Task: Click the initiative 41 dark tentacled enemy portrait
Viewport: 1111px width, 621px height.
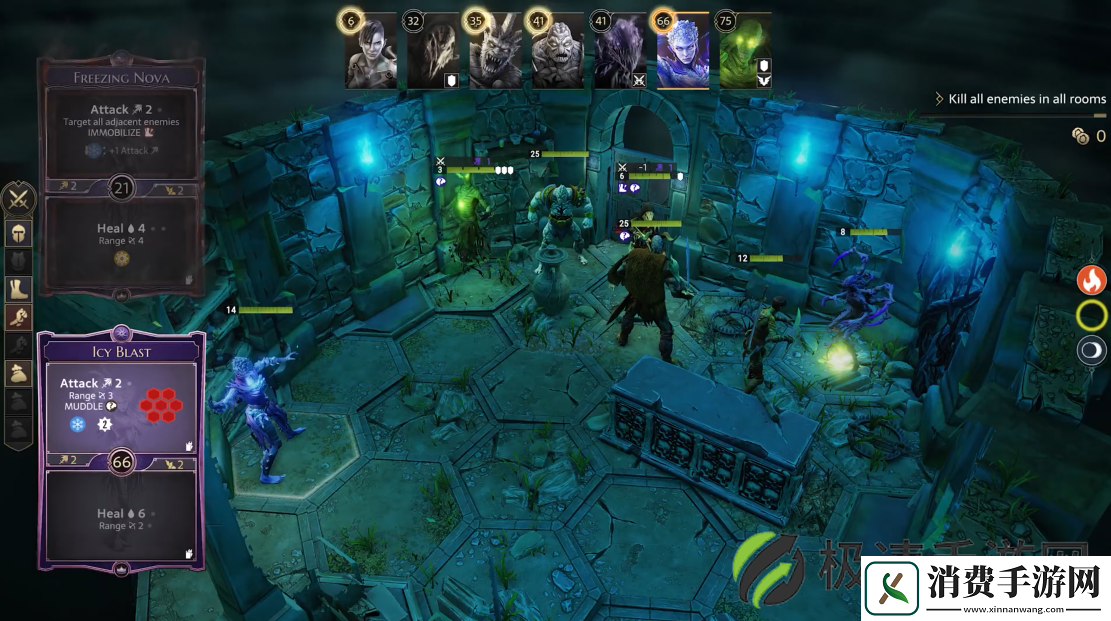Action: click(620, 54)
